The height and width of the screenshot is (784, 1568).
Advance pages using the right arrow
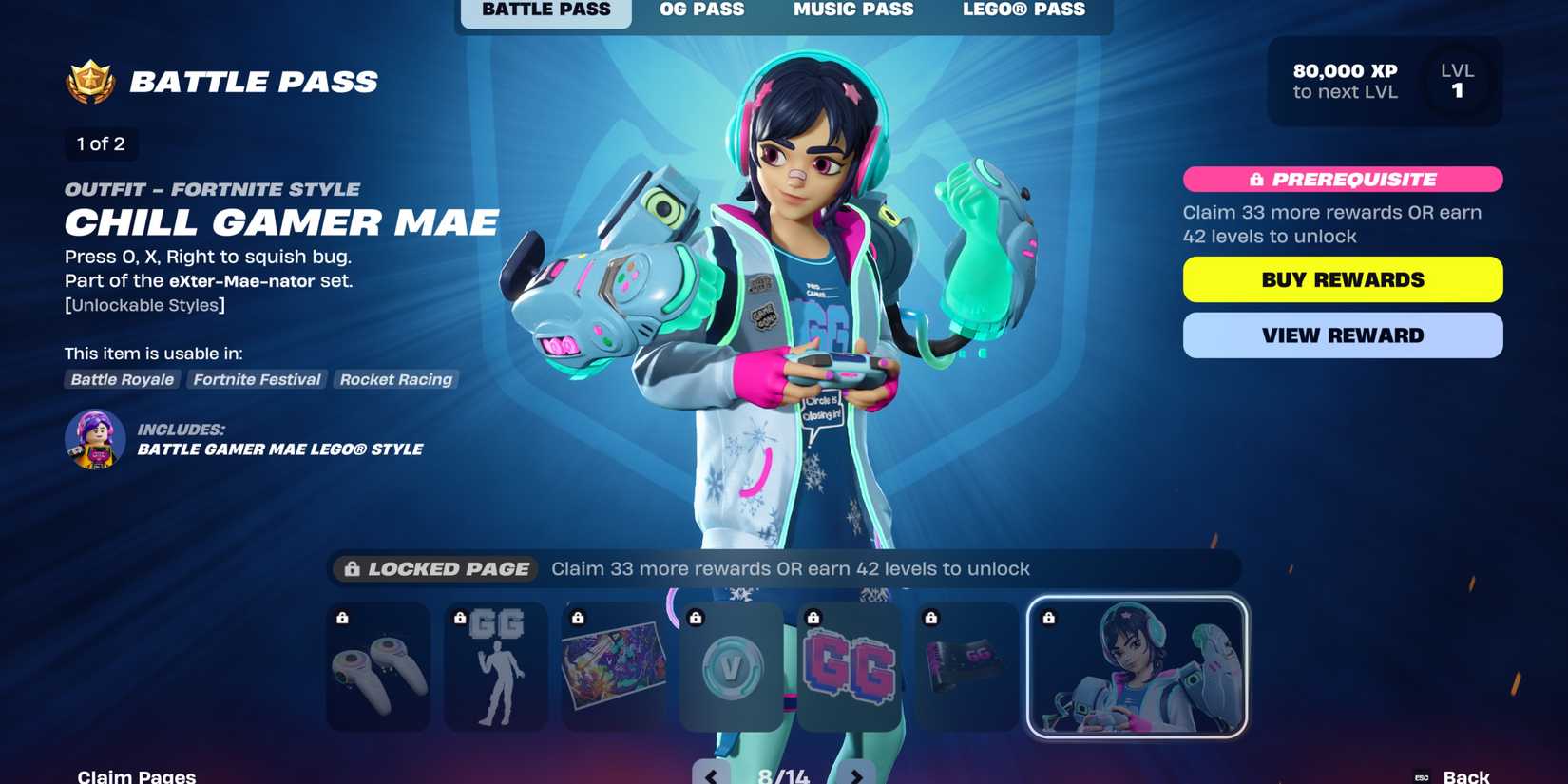coord(858,775)
